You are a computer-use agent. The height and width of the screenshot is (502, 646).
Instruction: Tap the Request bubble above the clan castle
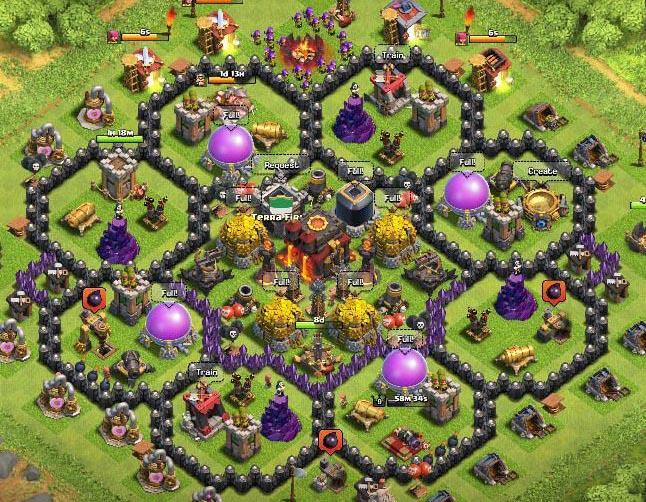pos(283,163)
